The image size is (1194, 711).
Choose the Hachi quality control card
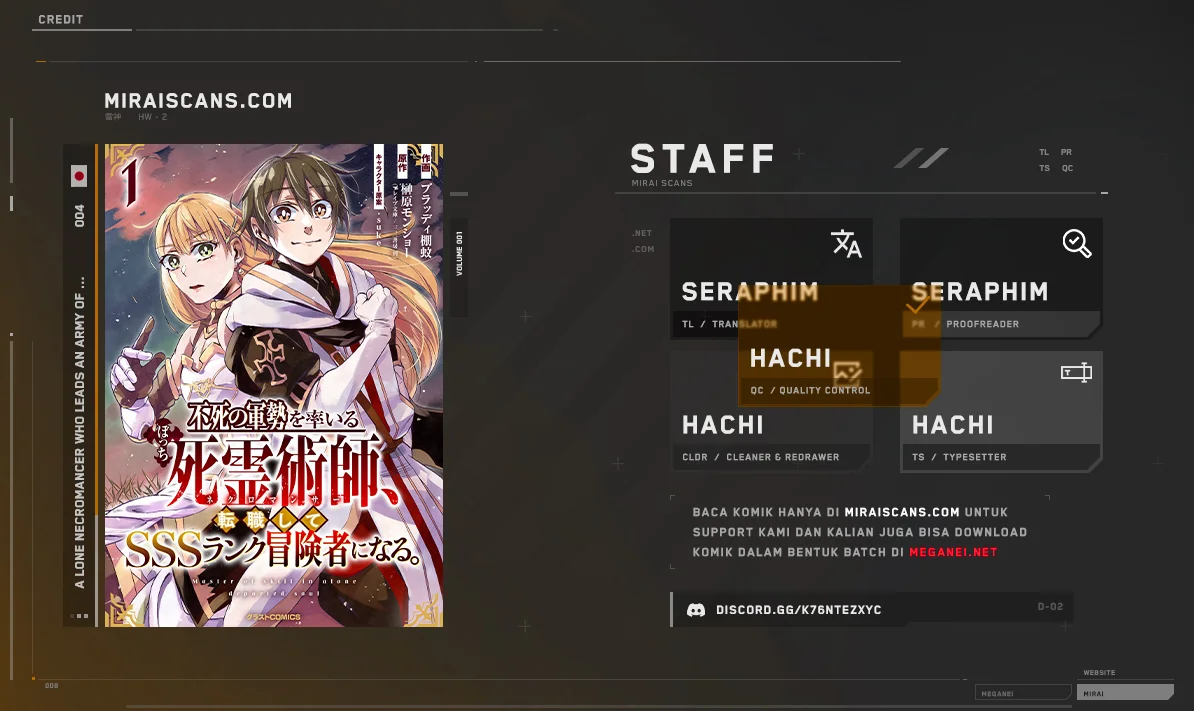(838, 367)
